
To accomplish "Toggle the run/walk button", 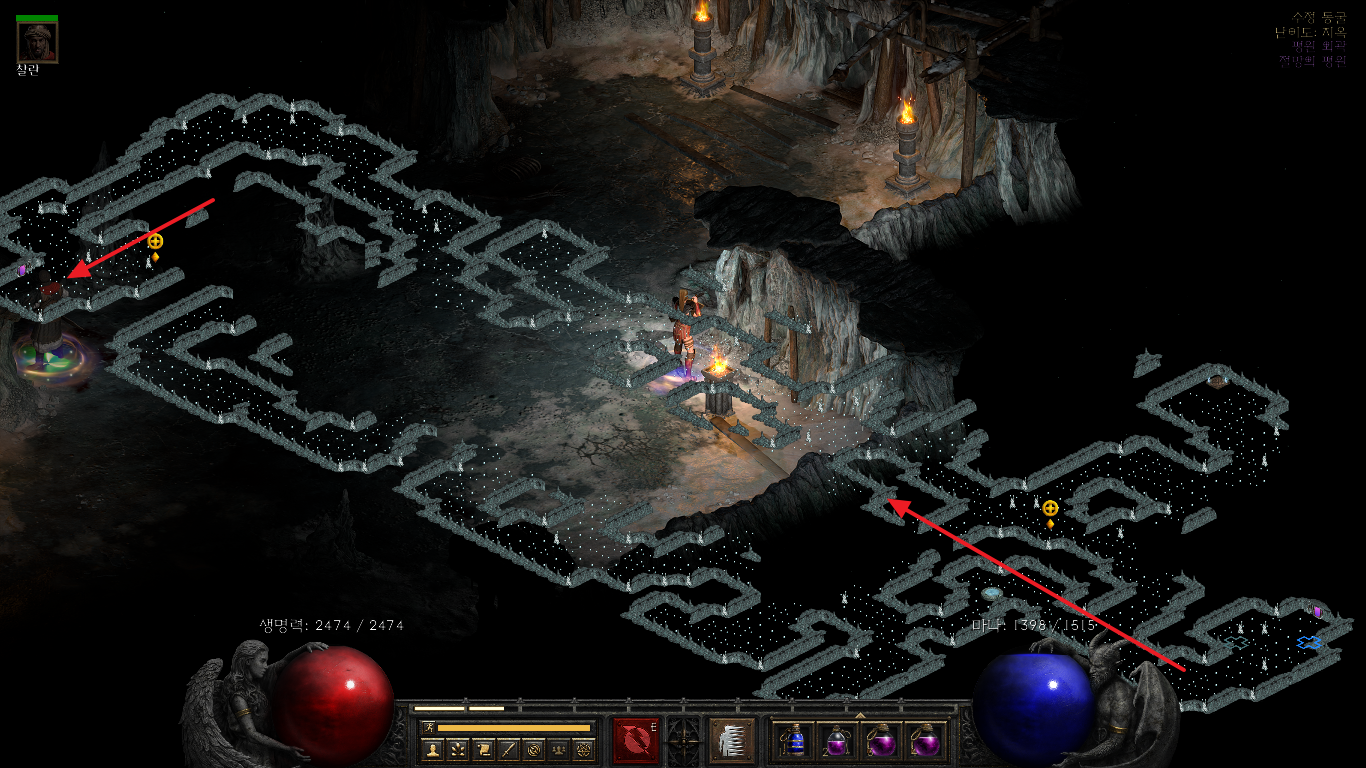I will (x=428, y=727).
